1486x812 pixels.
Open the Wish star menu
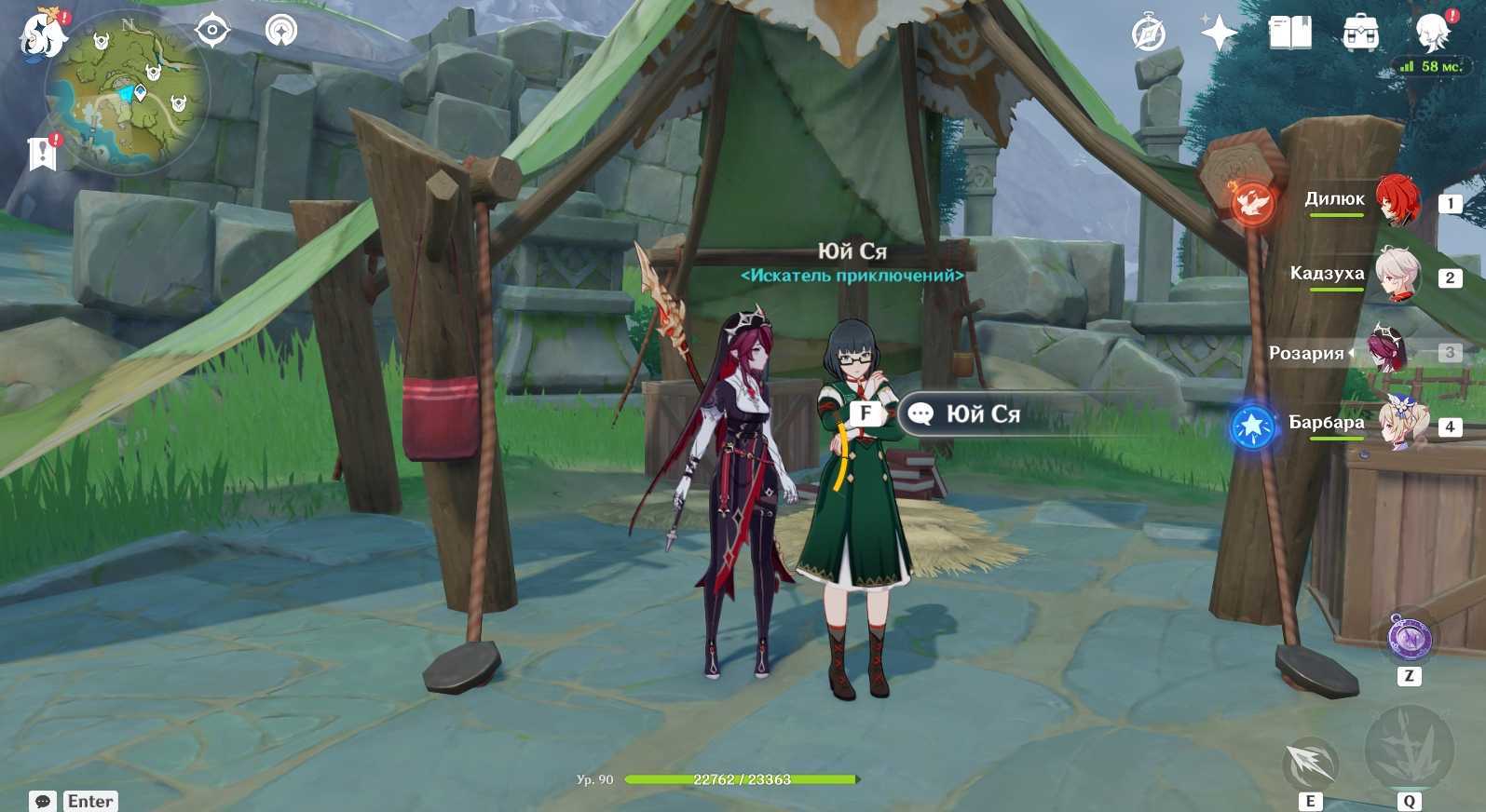pos(1218,34)
